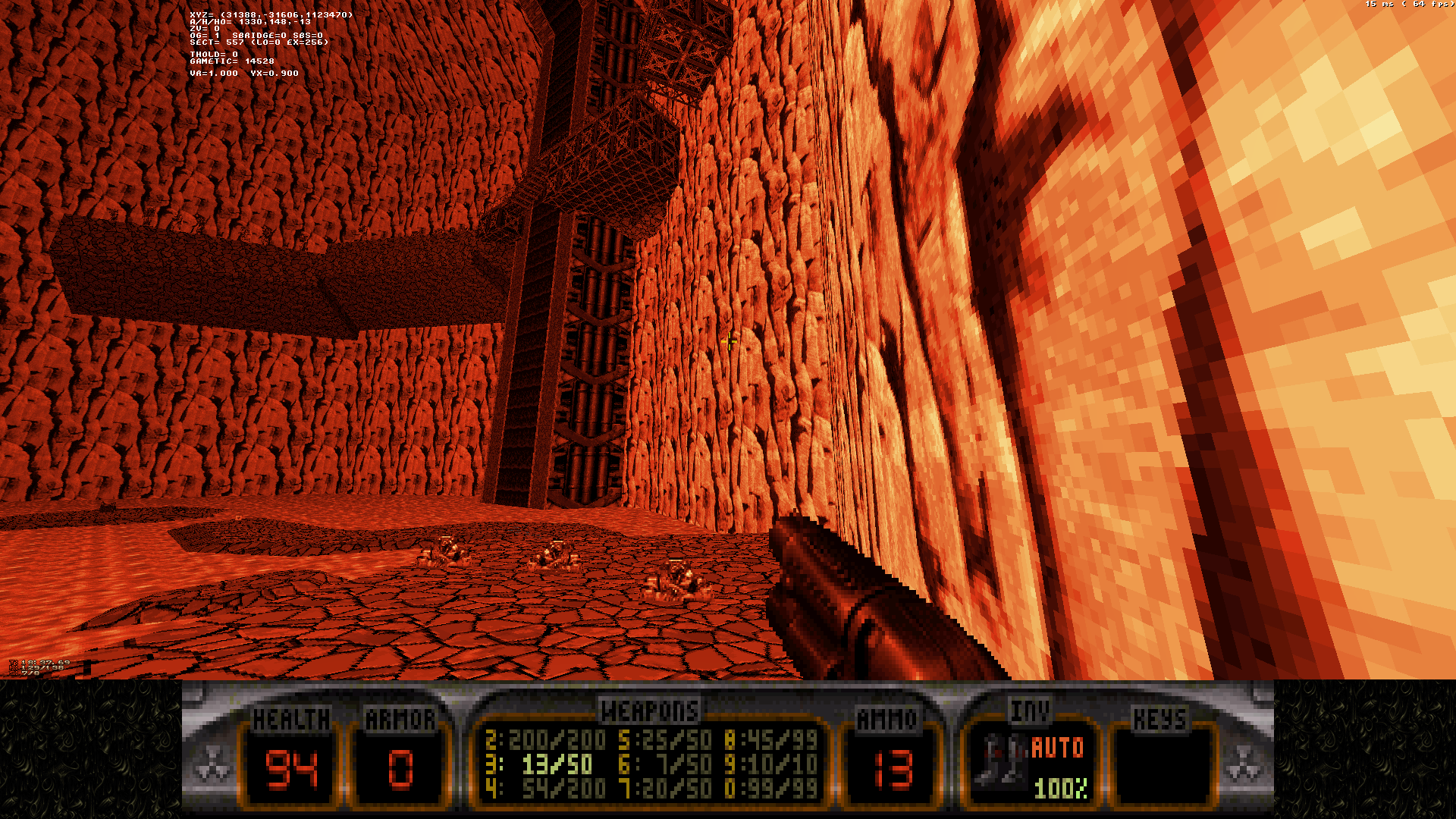Click the crosshair in the screen center
Screen dimensions: 1456x819
[x=728, y=340]
